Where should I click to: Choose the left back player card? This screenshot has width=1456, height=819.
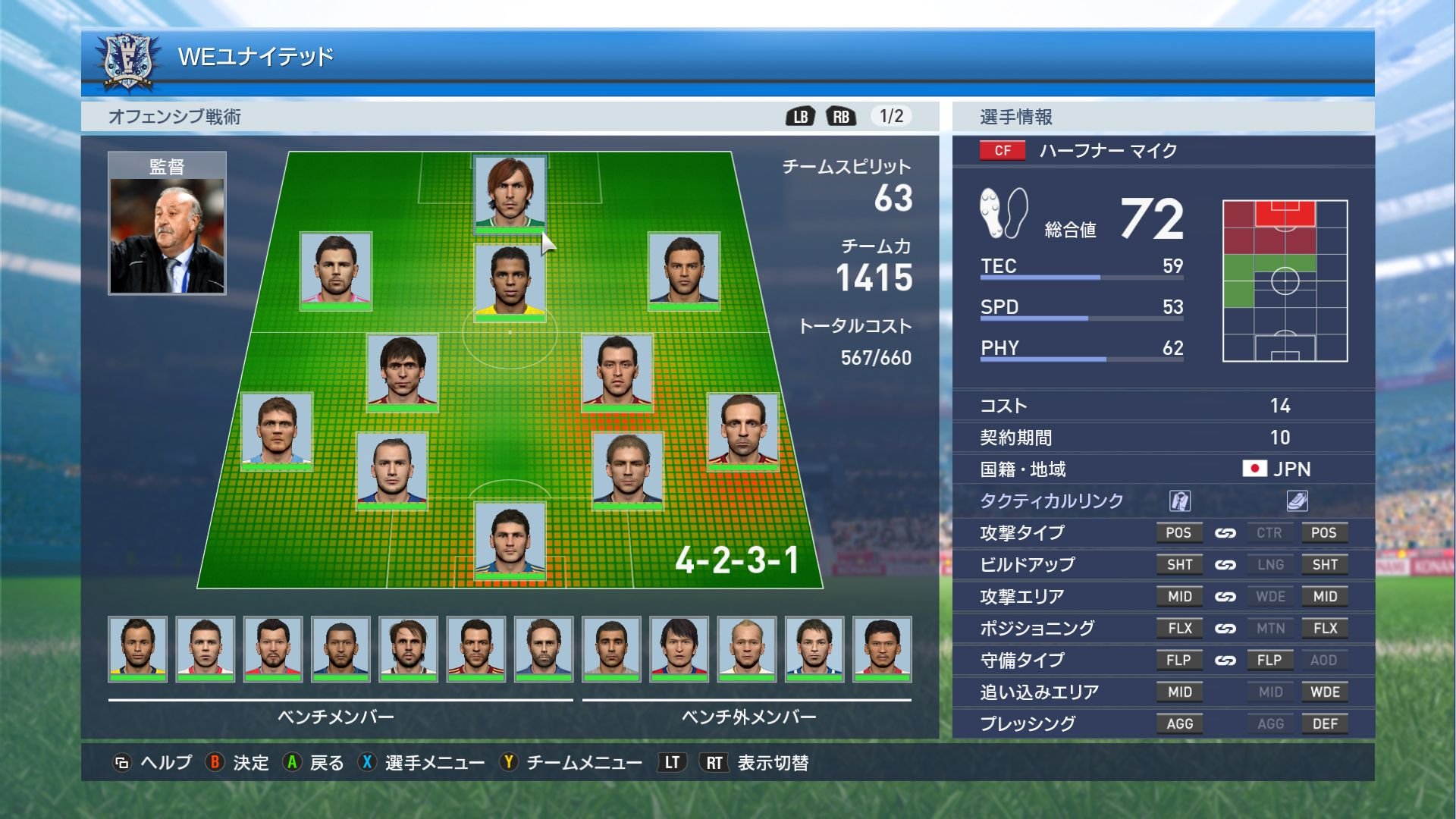277,430
